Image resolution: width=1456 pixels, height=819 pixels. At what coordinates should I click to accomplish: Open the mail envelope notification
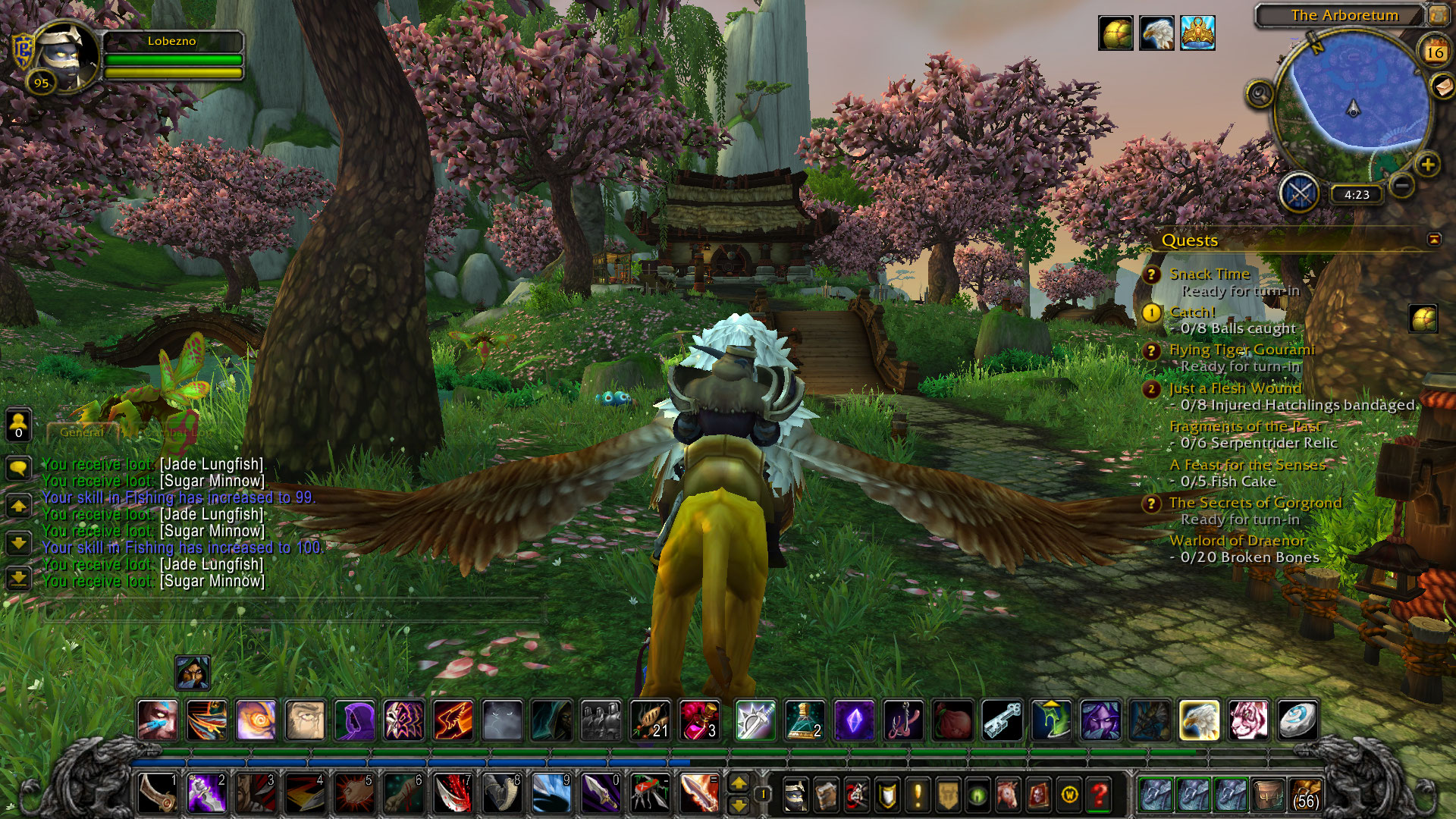[1442, 87]
